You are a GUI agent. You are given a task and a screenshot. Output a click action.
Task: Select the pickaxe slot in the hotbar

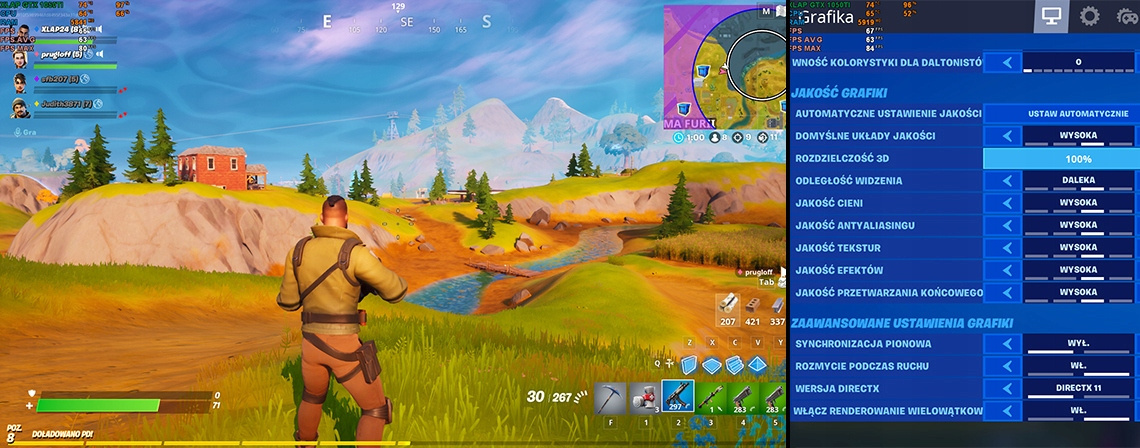pyautogui.click(x=610, y=398)
